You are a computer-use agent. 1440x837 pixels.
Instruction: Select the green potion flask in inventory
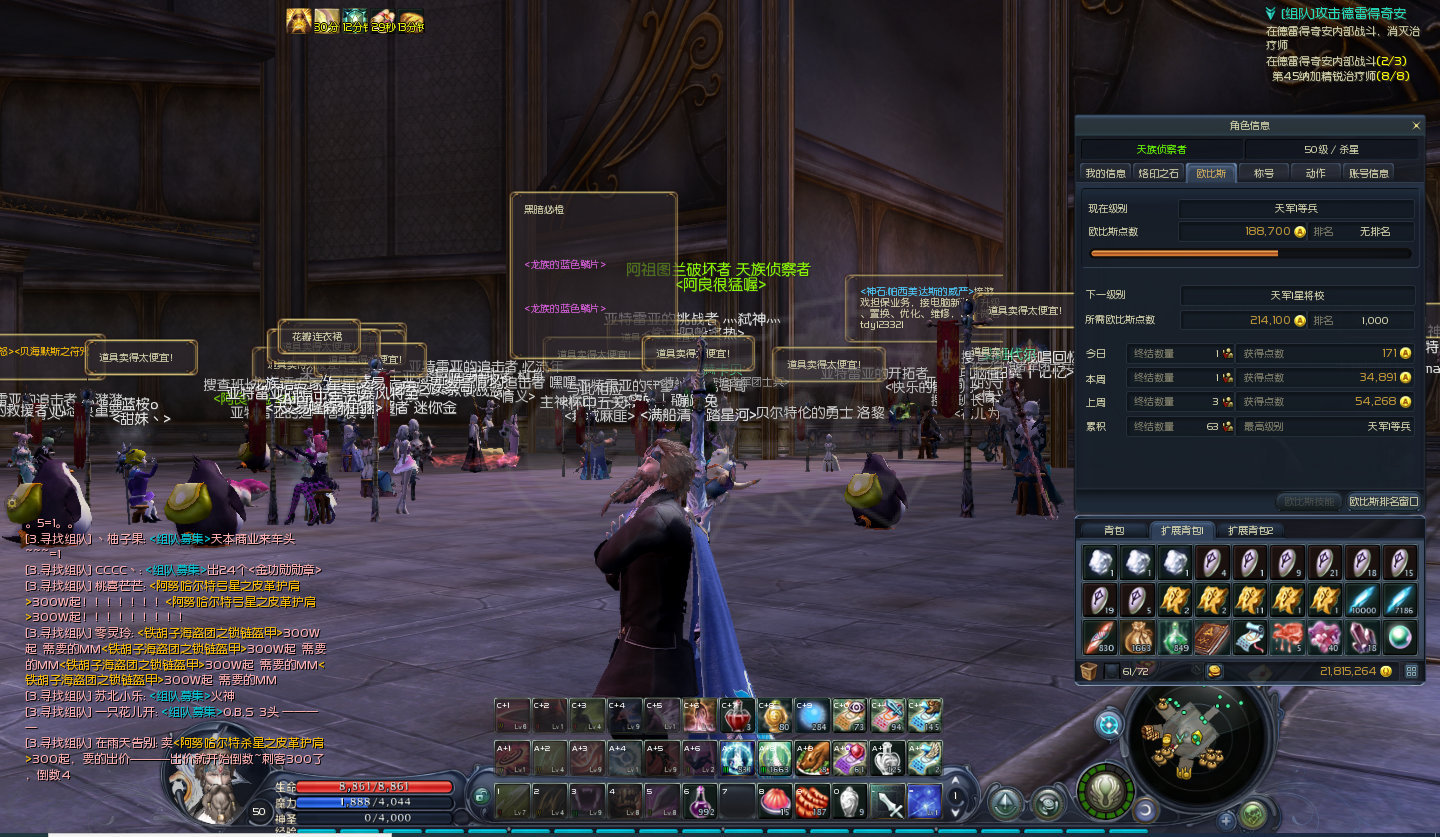1174,637
